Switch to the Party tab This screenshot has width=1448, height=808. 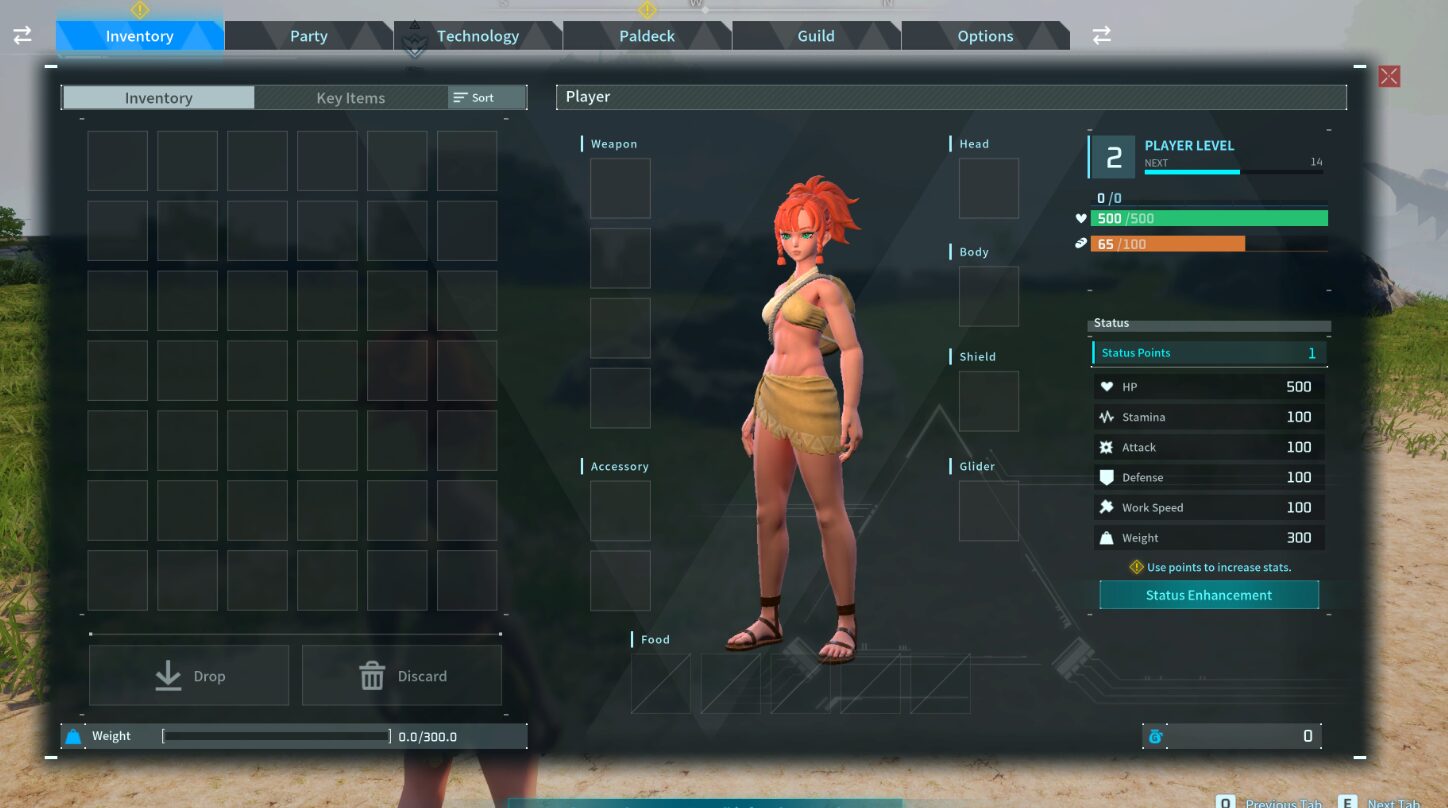[x=308, y=36]
